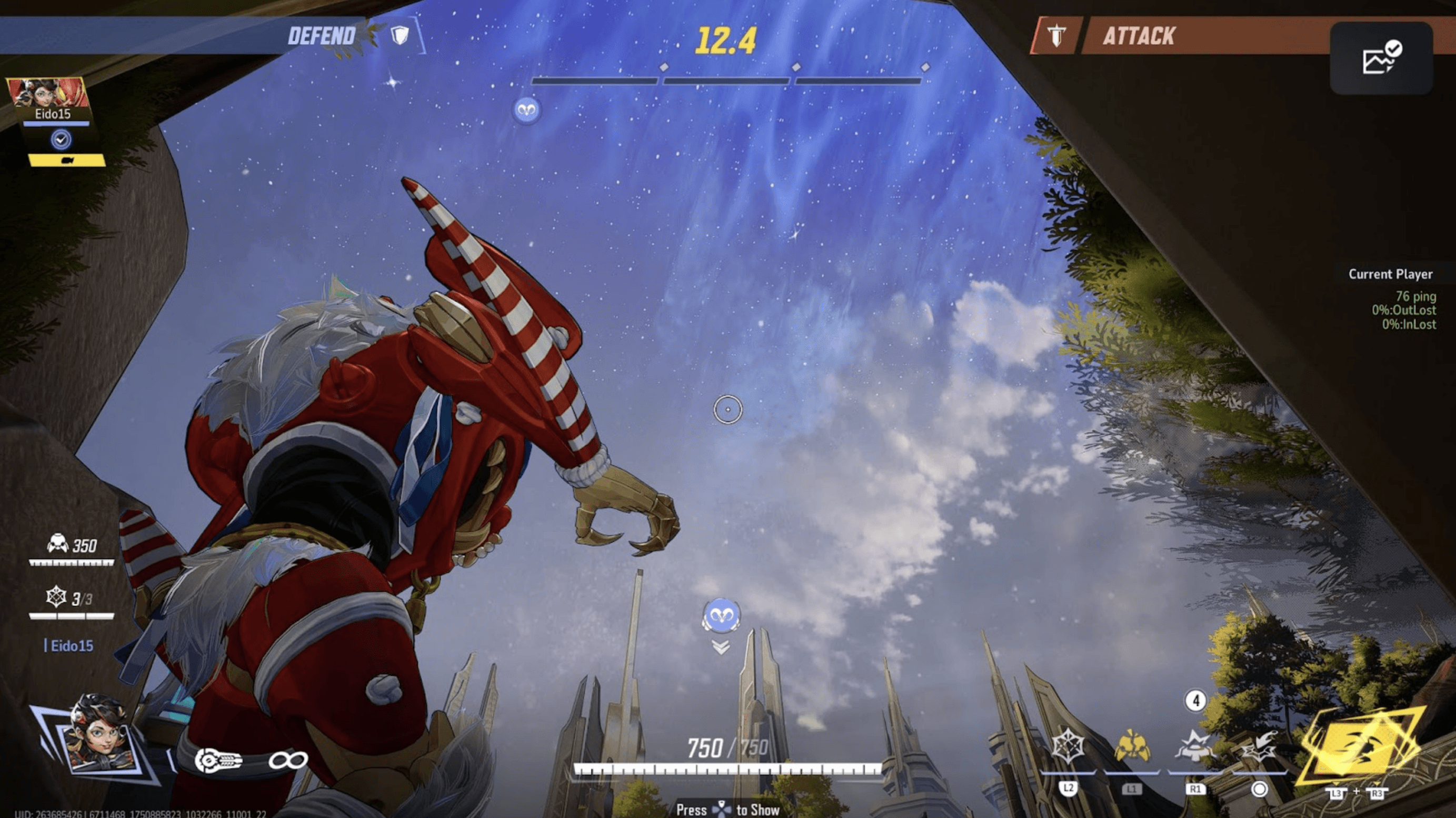Click the Defend team shield icon
The height and width of the screenshot is (818, 1456).
[x=400, y=36]
